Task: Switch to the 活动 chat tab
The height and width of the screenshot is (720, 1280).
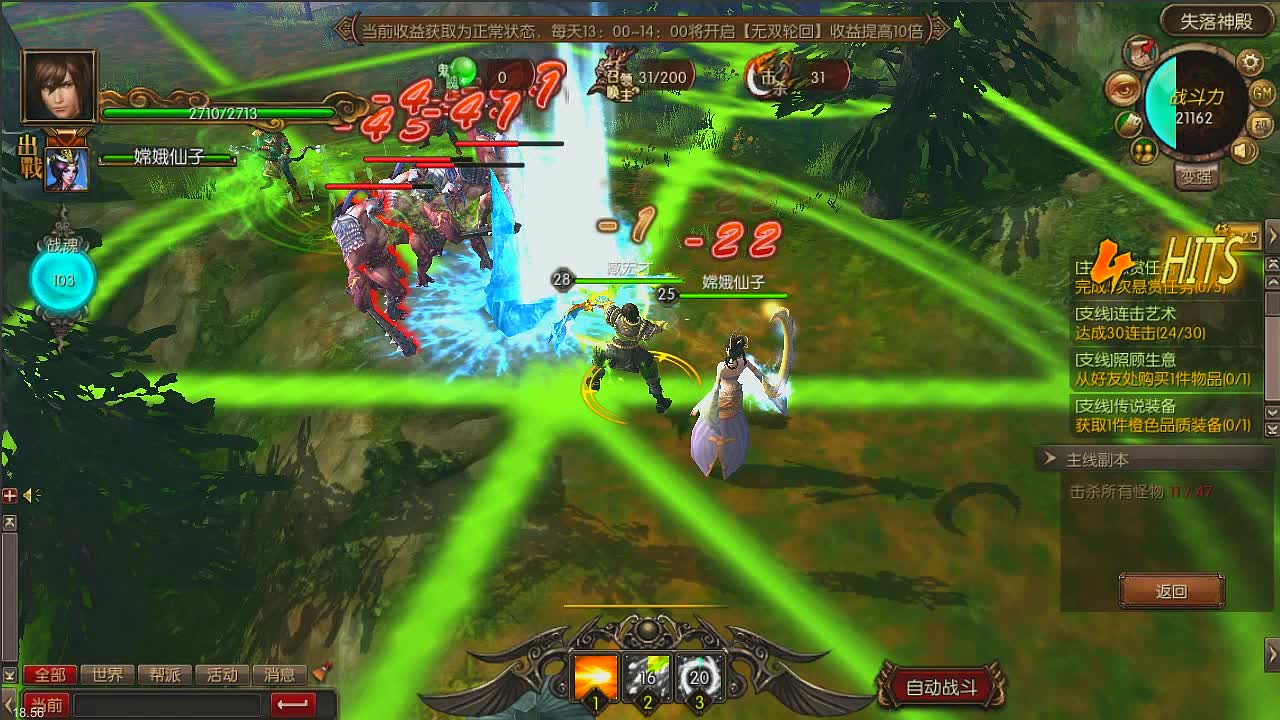Action: click(x=222, y=675)
